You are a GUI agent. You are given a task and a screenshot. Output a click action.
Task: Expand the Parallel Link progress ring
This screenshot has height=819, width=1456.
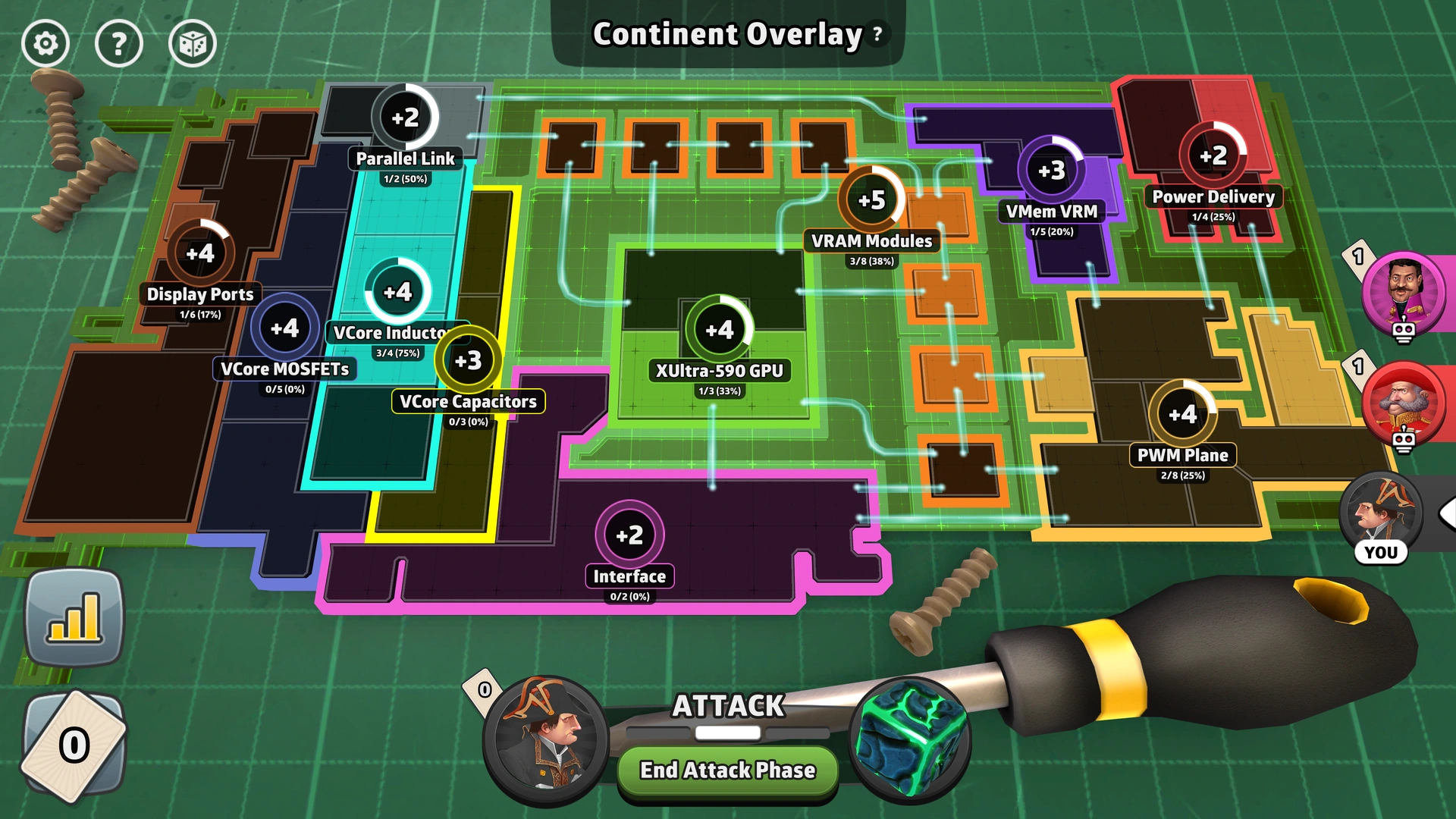click(x=407, y=116)
